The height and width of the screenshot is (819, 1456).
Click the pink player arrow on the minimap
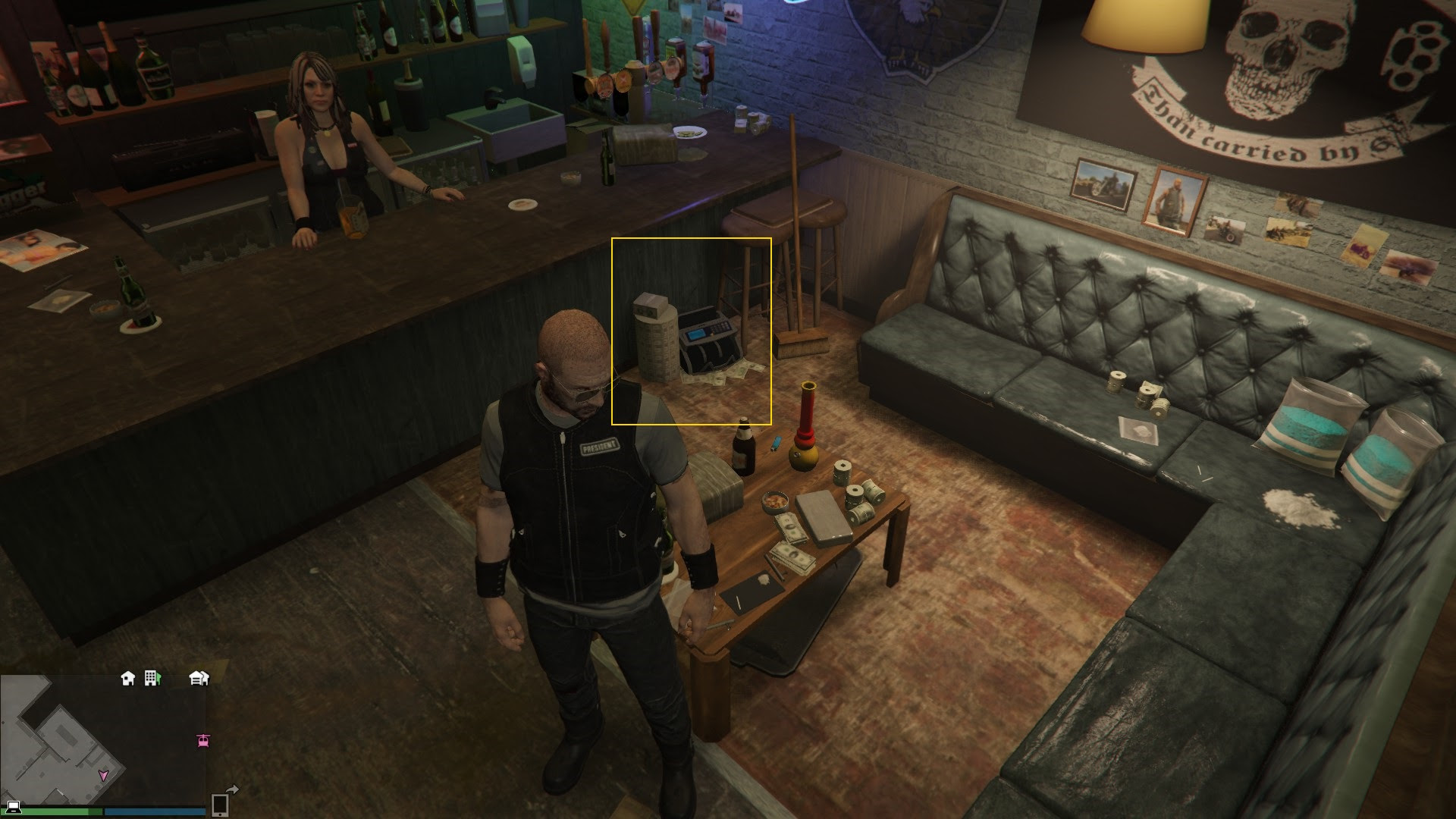click(103, 775)
